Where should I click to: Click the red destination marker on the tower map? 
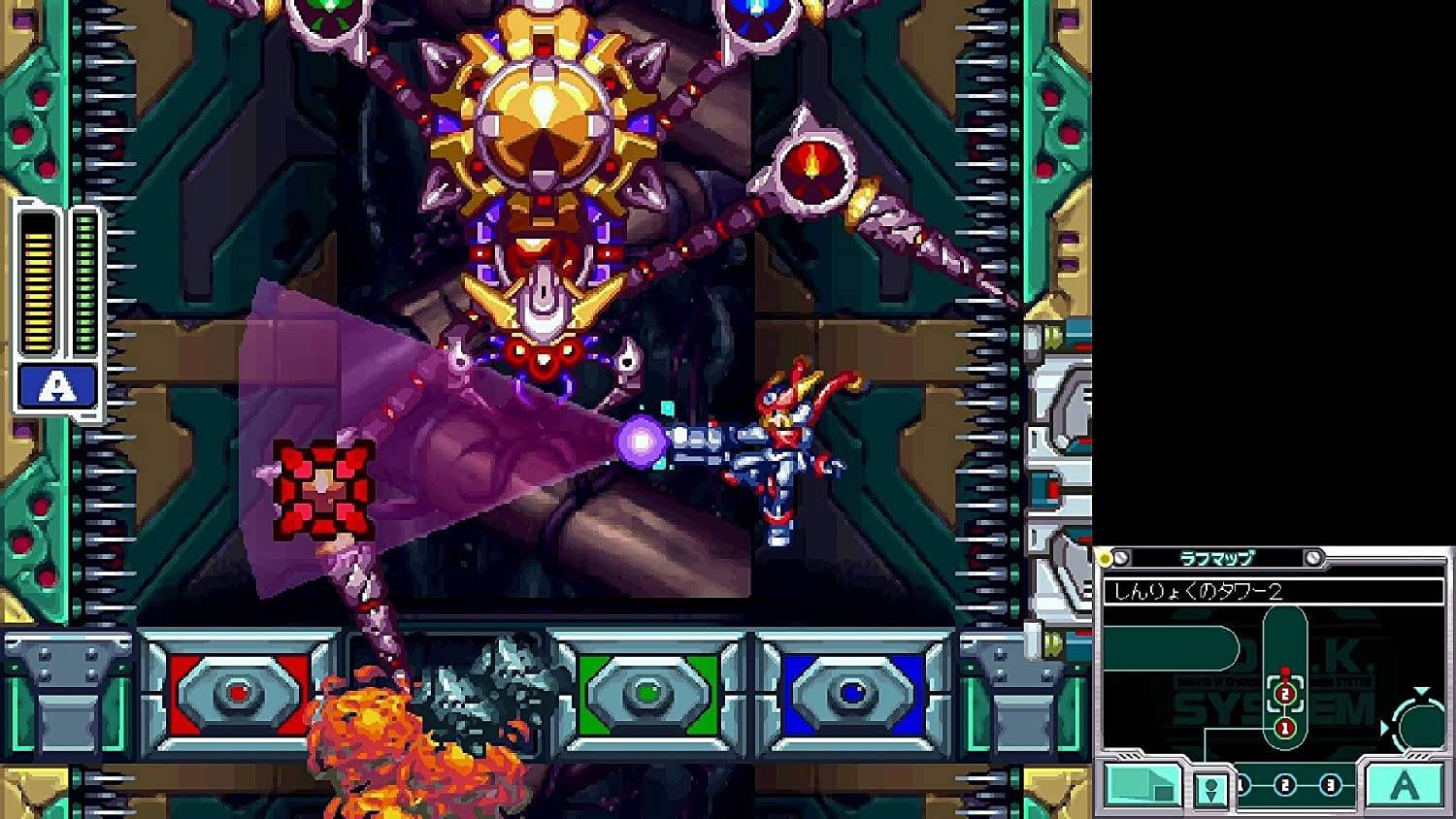pyautogui.click(x=1285, y=671)
